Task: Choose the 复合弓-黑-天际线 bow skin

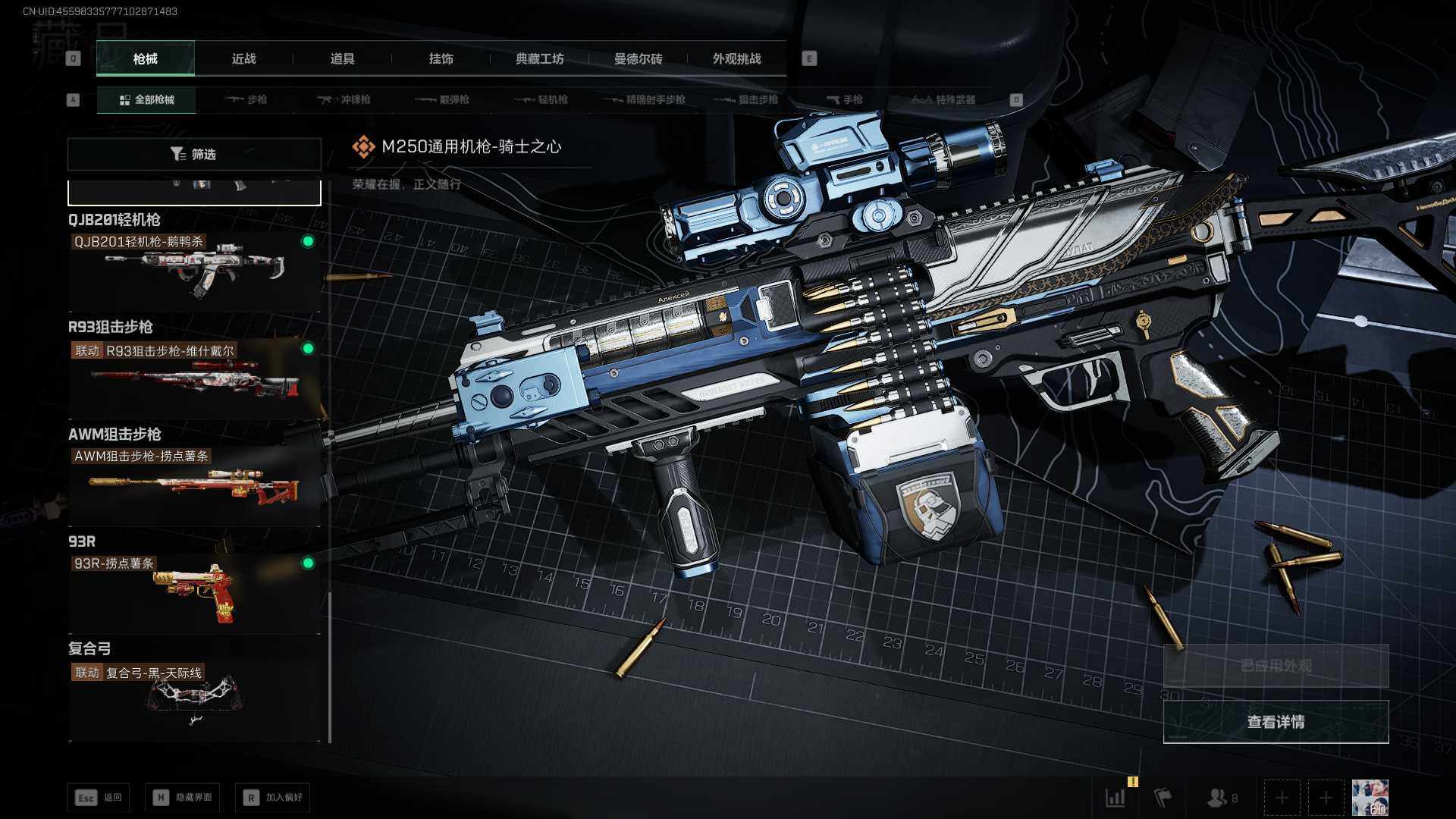Action: tap(194, 699)
